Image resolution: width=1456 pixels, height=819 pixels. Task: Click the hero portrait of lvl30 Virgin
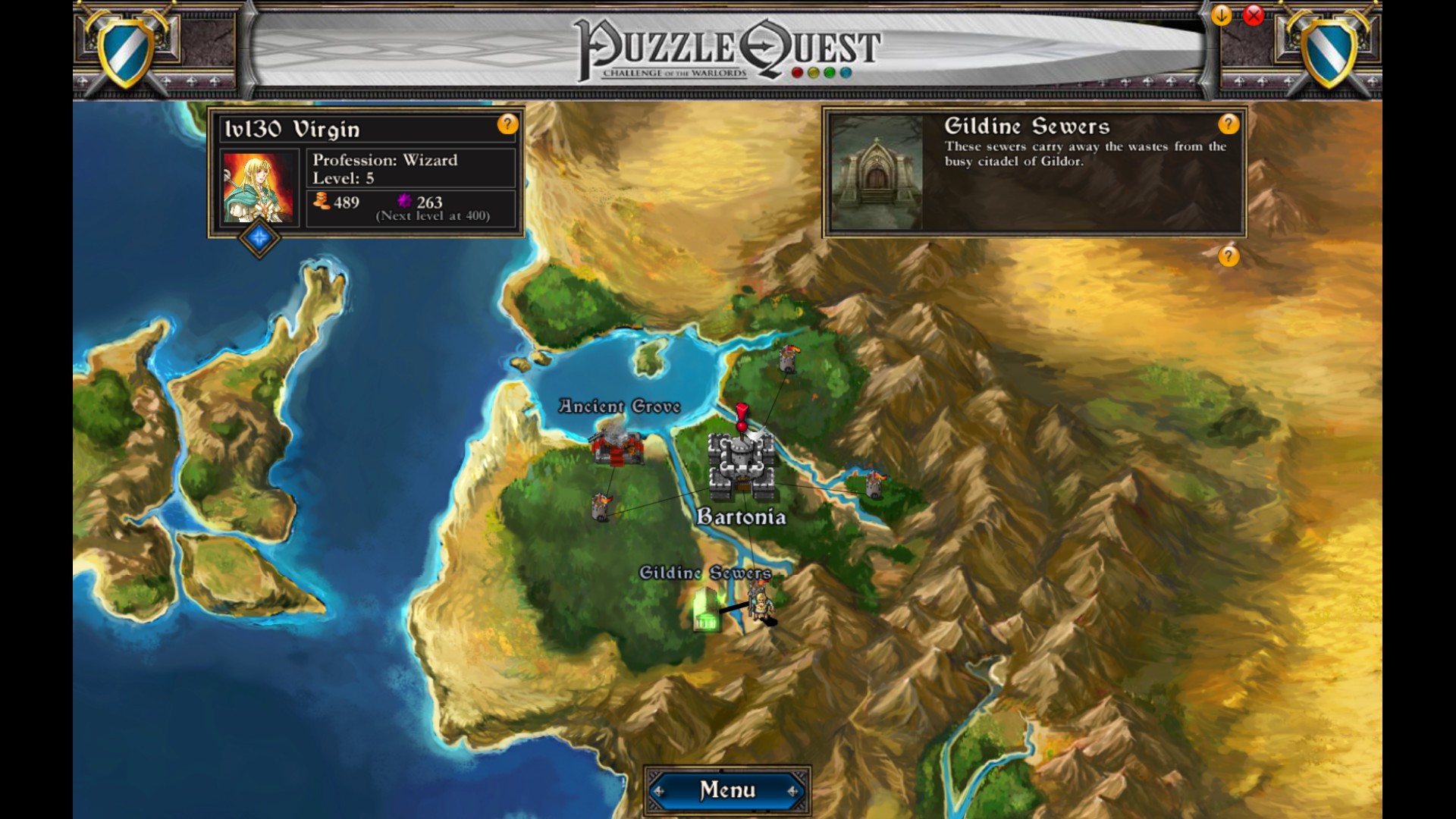(258, 187)
